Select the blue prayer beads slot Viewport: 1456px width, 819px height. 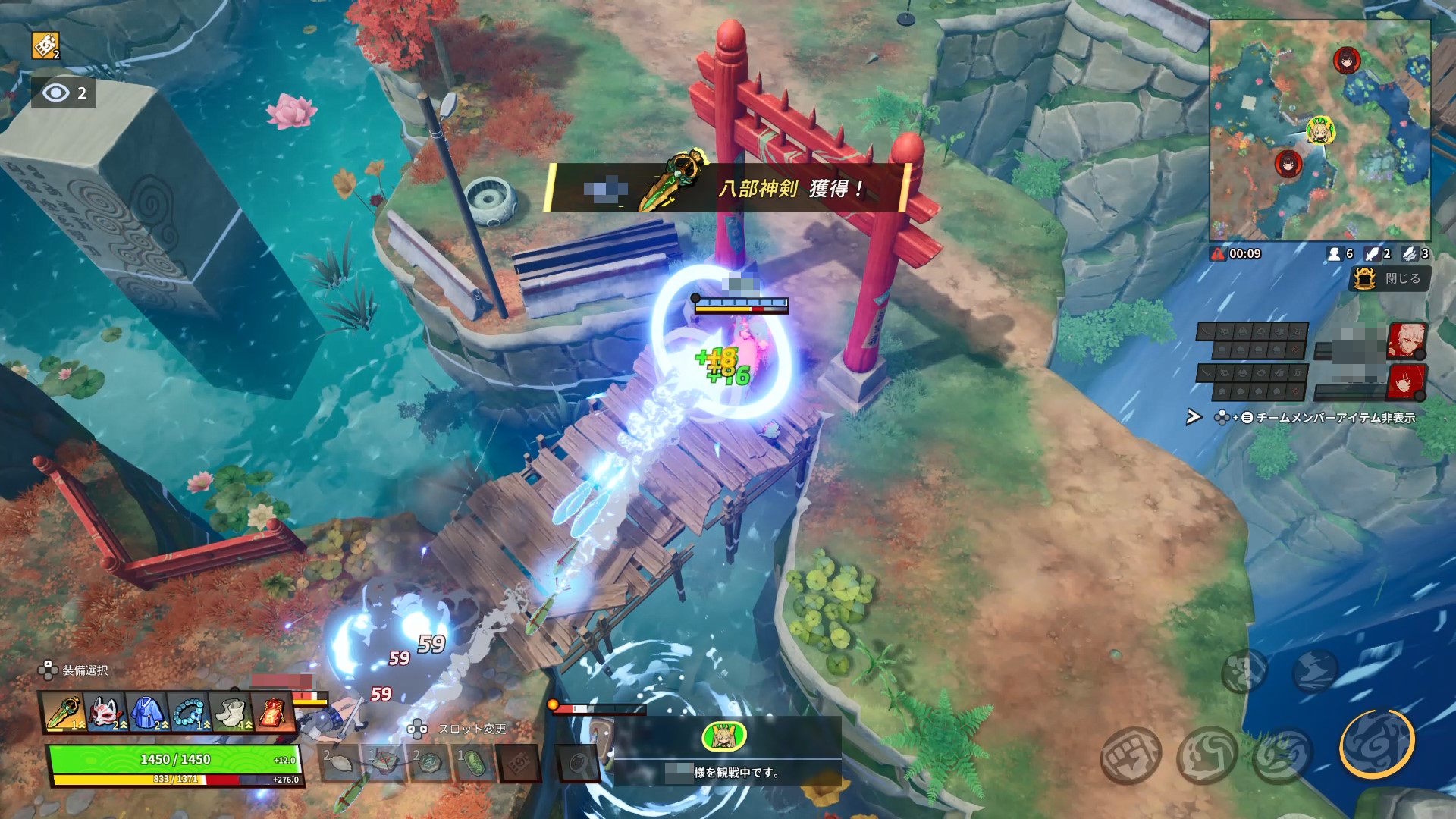[x=188, y=714]
